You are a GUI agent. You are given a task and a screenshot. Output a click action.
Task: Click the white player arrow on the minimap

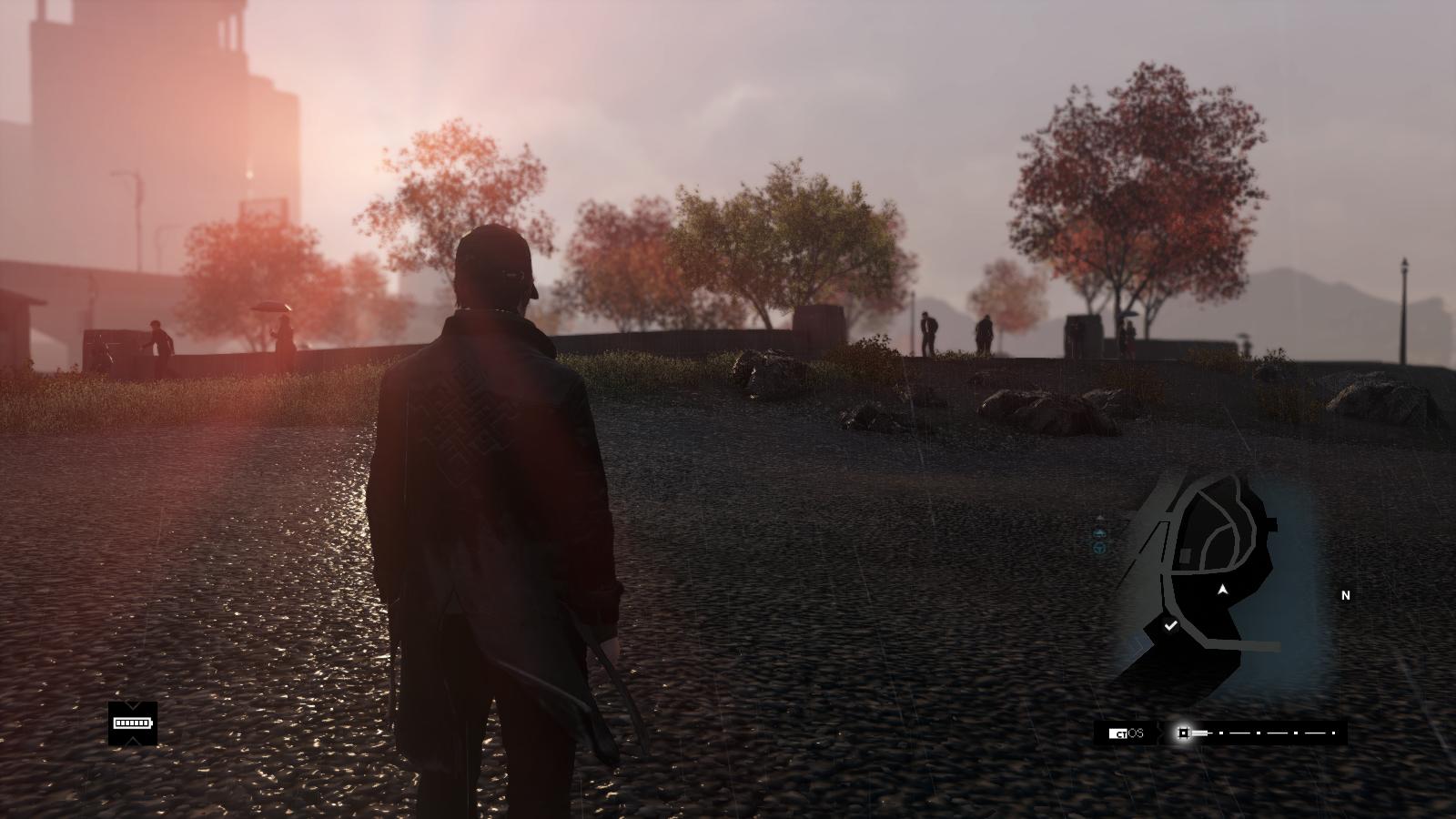click(x=1222, y=591)
